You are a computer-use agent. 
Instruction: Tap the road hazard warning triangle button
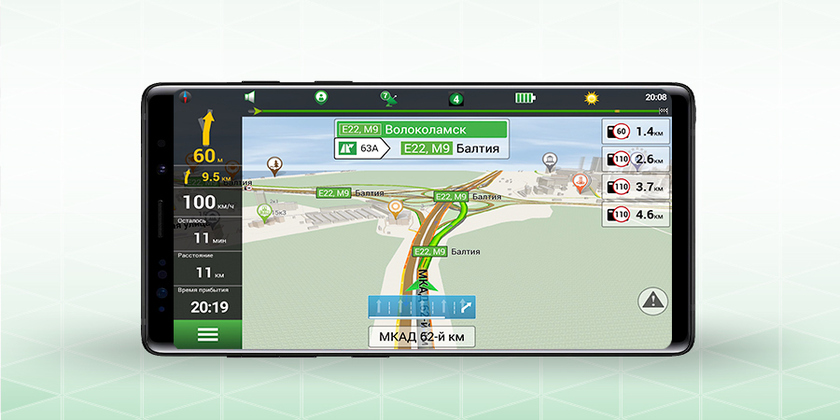pyautogui.click(x=653, y=298)
